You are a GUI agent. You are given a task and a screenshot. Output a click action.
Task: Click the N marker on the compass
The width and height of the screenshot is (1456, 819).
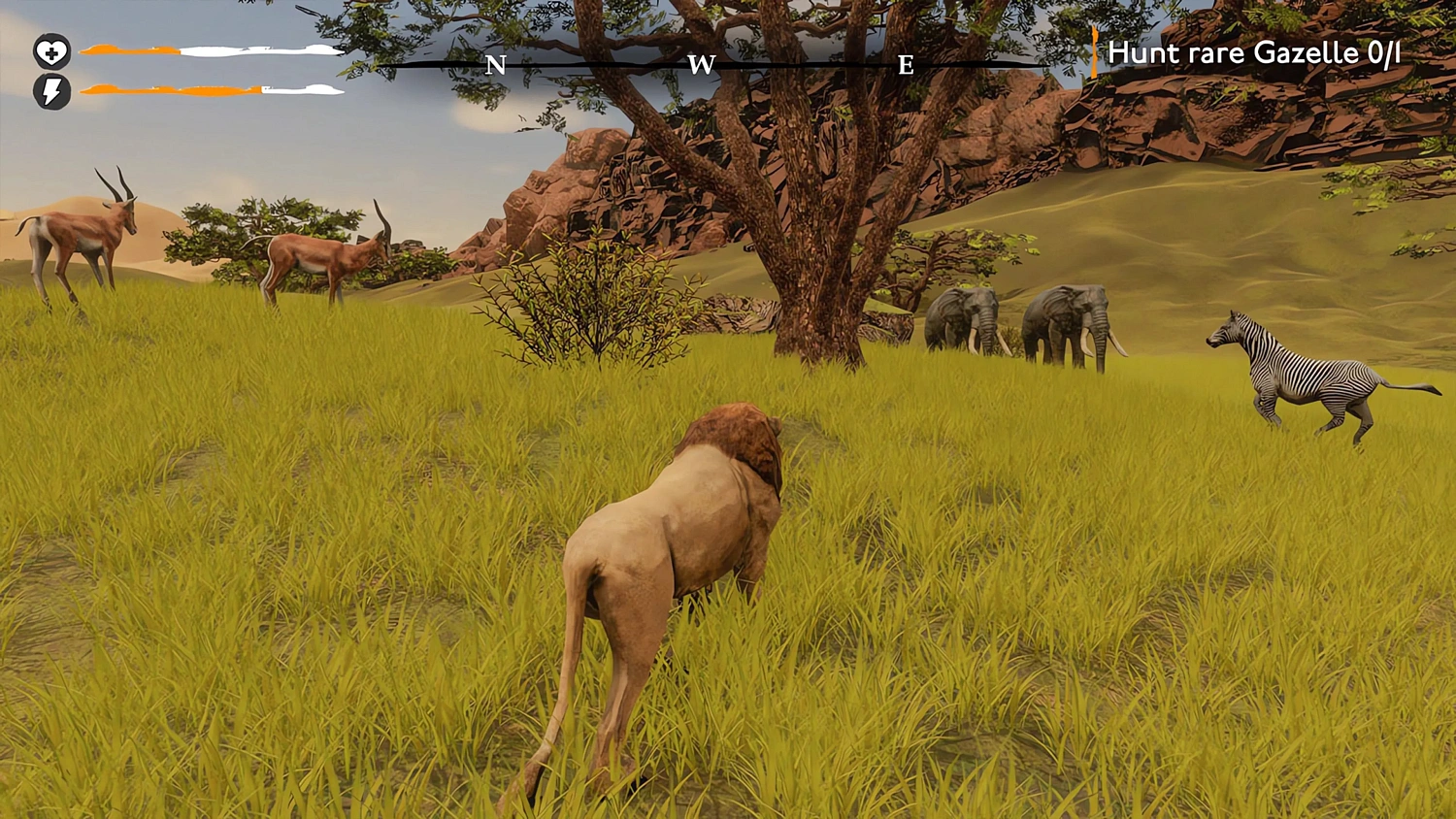[x=498, y=66]
